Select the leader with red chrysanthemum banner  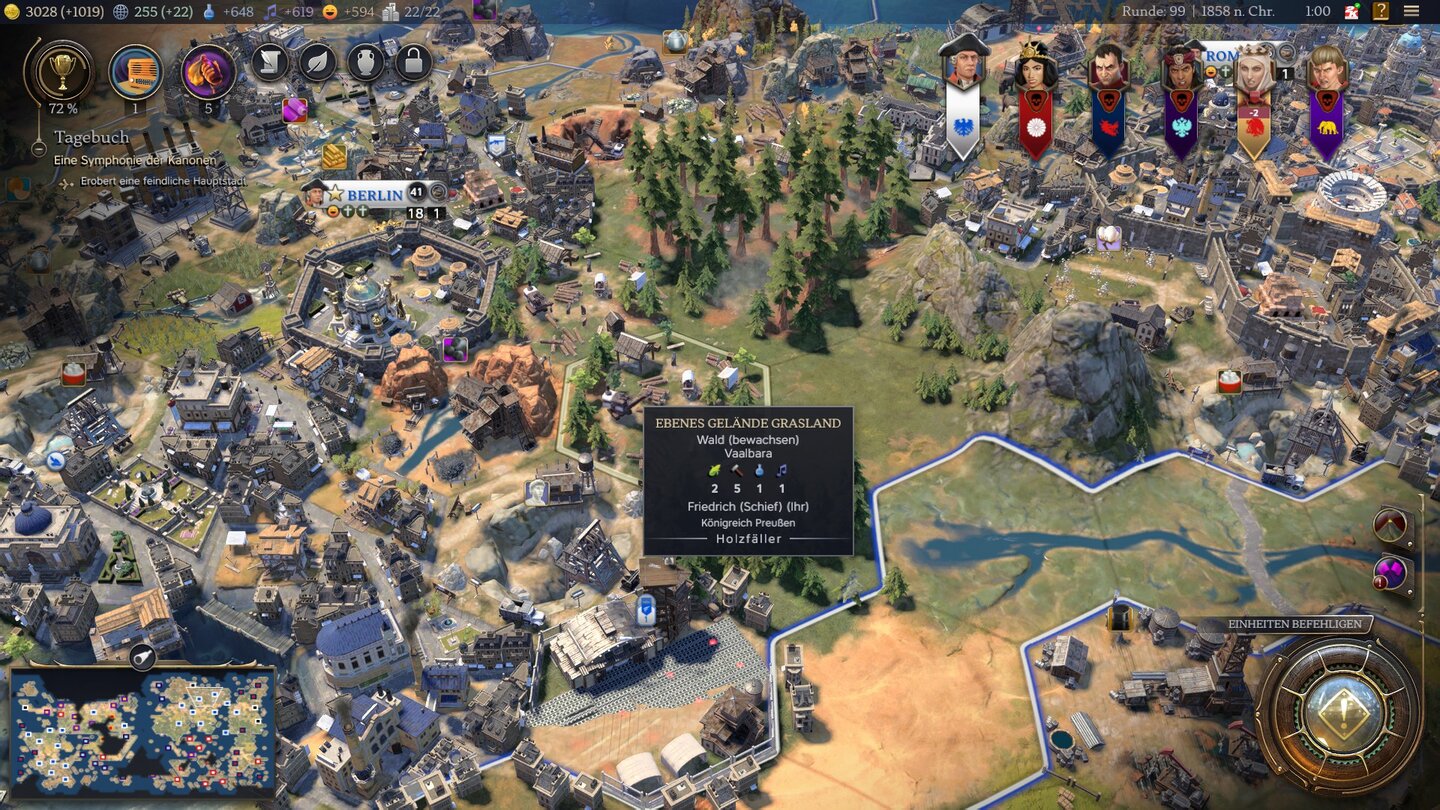click(1036, 66)
